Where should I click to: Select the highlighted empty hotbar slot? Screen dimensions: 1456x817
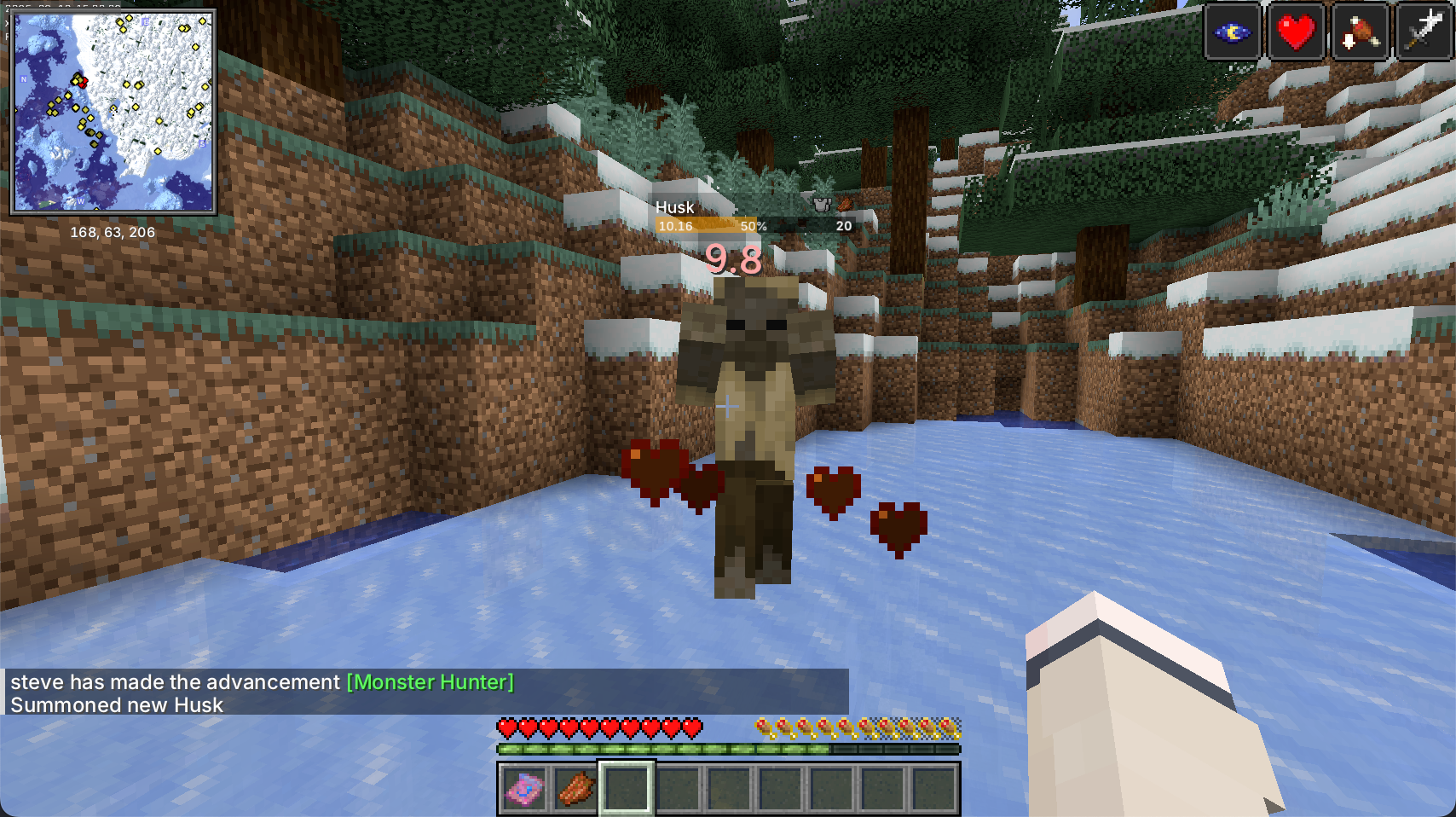click(x=627, y=789)
